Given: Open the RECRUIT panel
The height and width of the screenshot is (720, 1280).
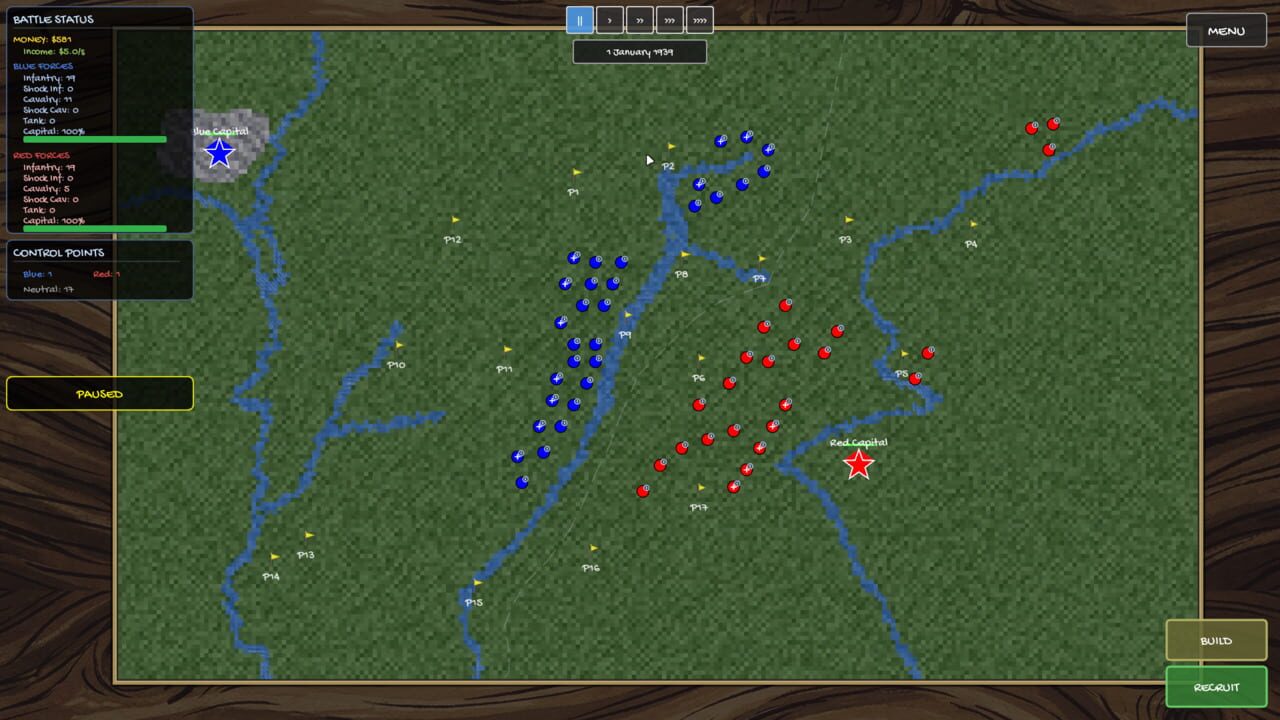Looking at the screenshot, I should click(1216, 687).
